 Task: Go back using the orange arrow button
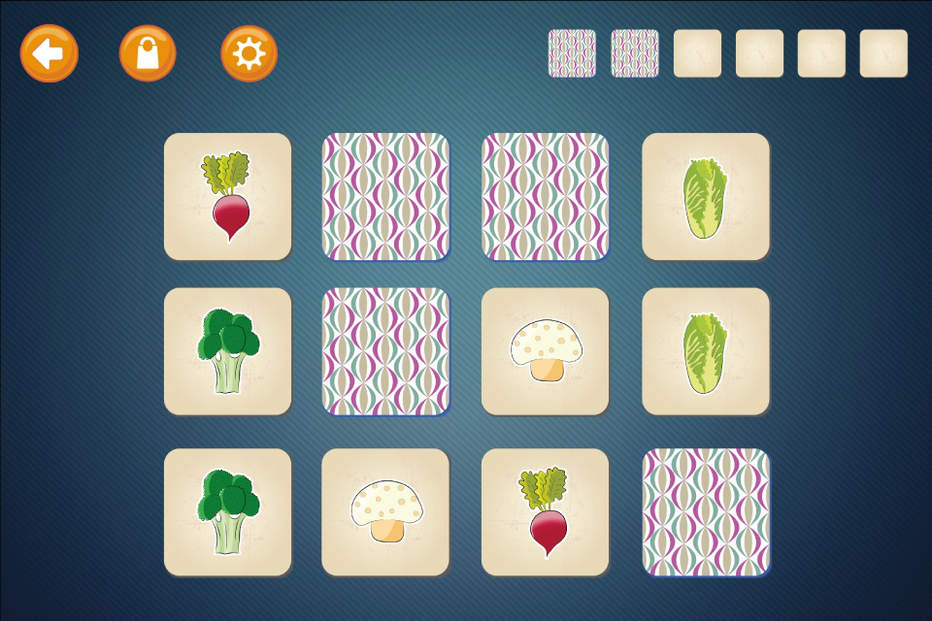pos(49,53)
